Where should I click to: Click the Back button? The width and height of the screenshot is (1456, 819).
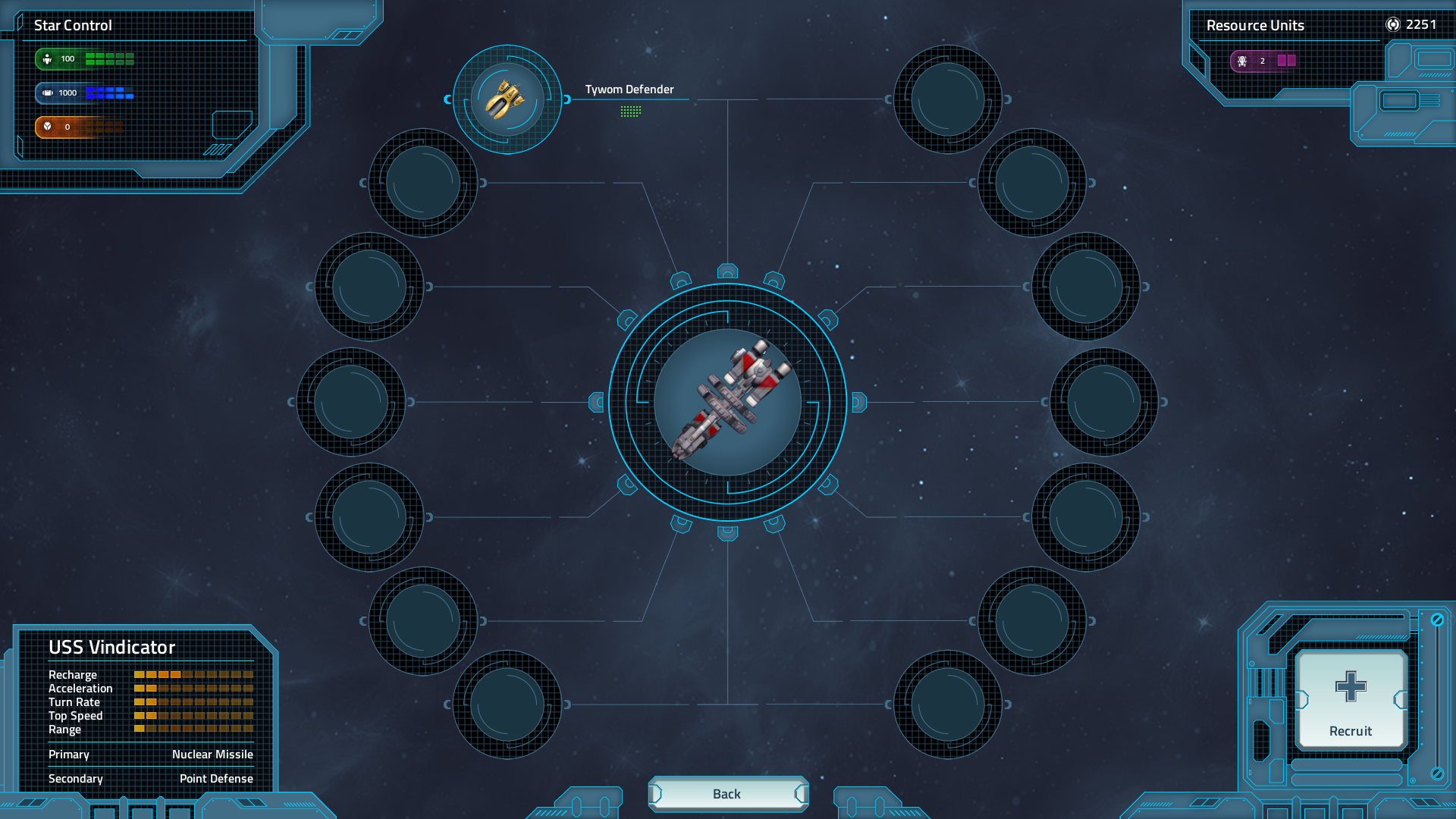pos(727,794)
